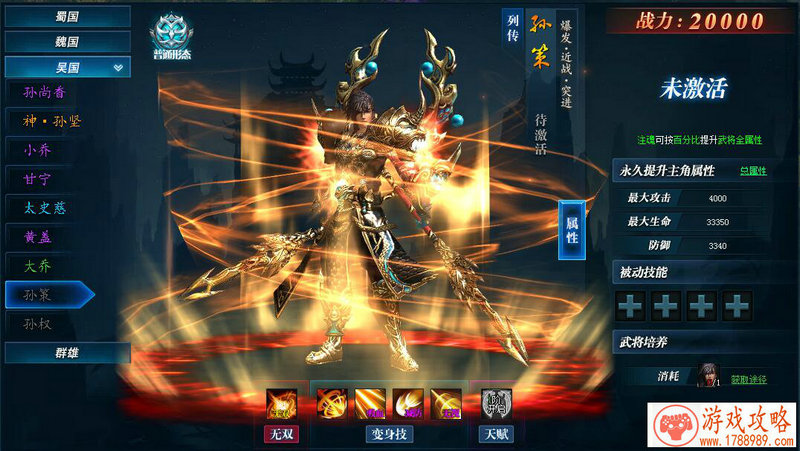The width and height of the screenshot is (800, 451).
Task: Open the 蜀国 faction list
Action: 67,16
